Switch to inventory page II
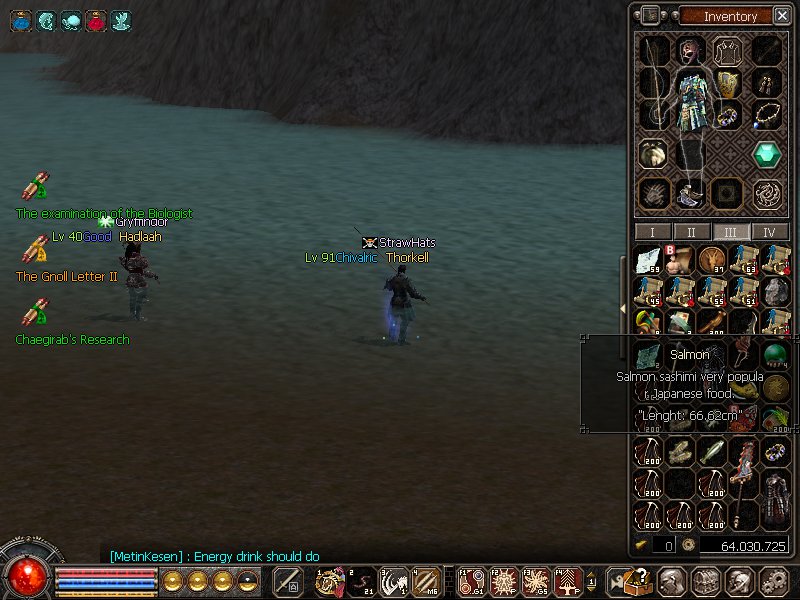 (691, 232)
